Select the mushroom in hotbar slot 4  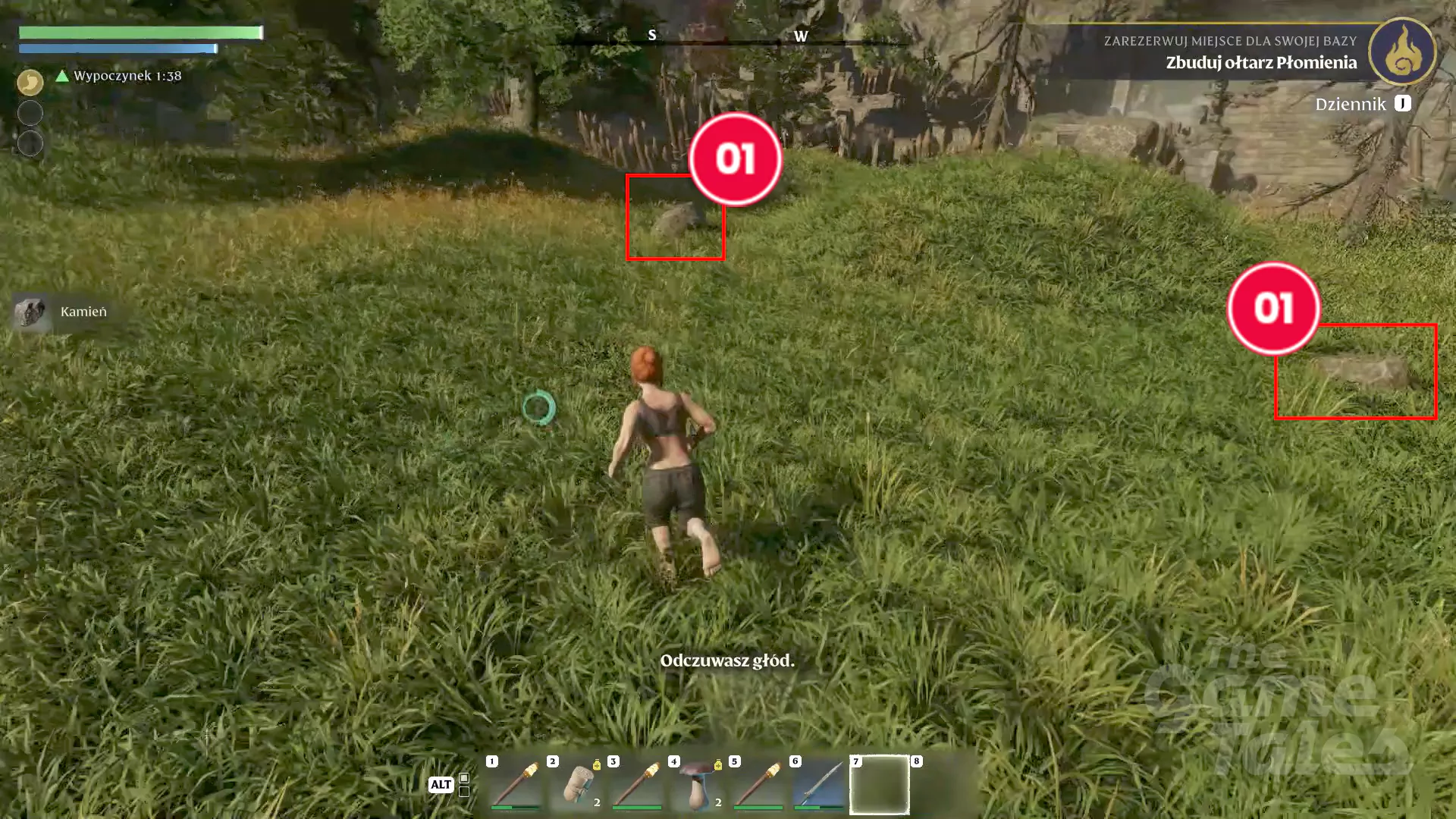(x=698, y=784)
